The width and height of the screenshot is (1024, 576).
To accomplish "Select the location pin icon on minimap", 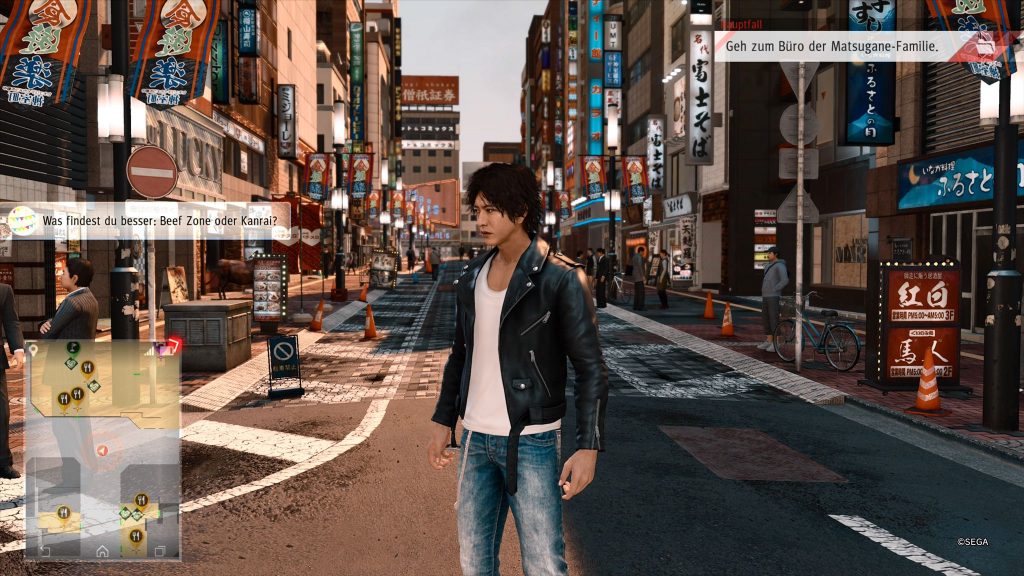I will [x=33, y=349].
